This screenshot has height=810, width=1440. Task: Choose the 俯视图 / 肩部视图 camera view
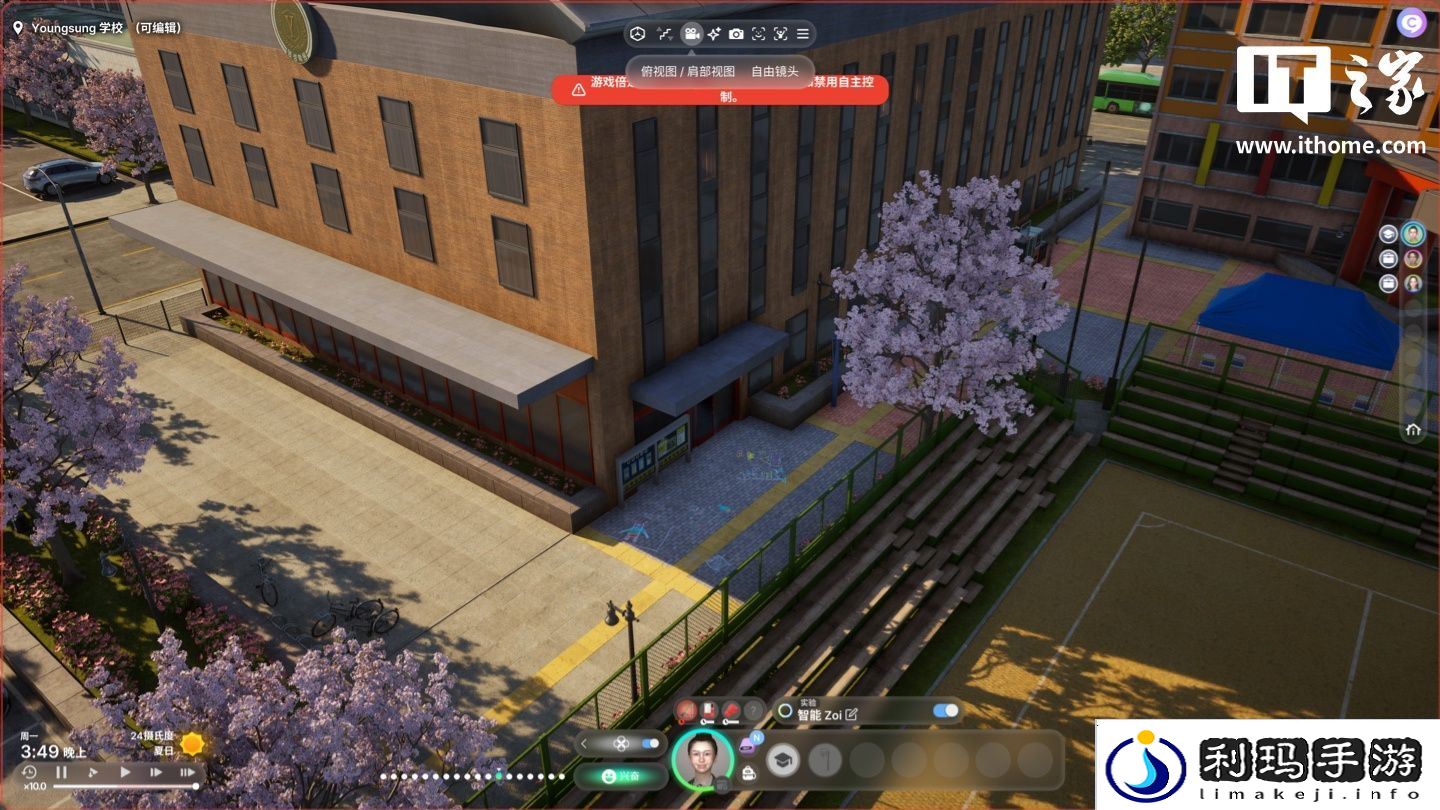tap(688, 72)
